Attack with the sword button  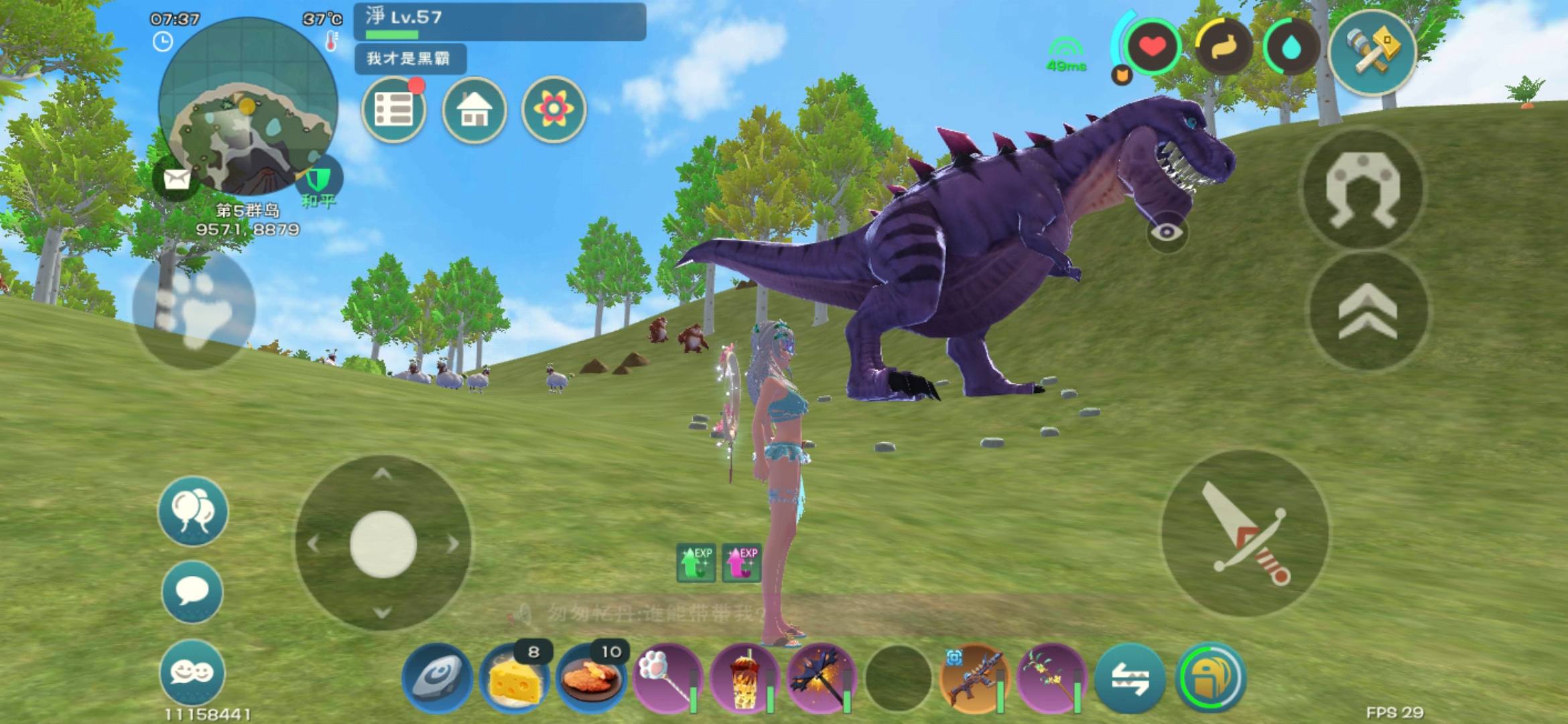click(x=1246, y=534)
